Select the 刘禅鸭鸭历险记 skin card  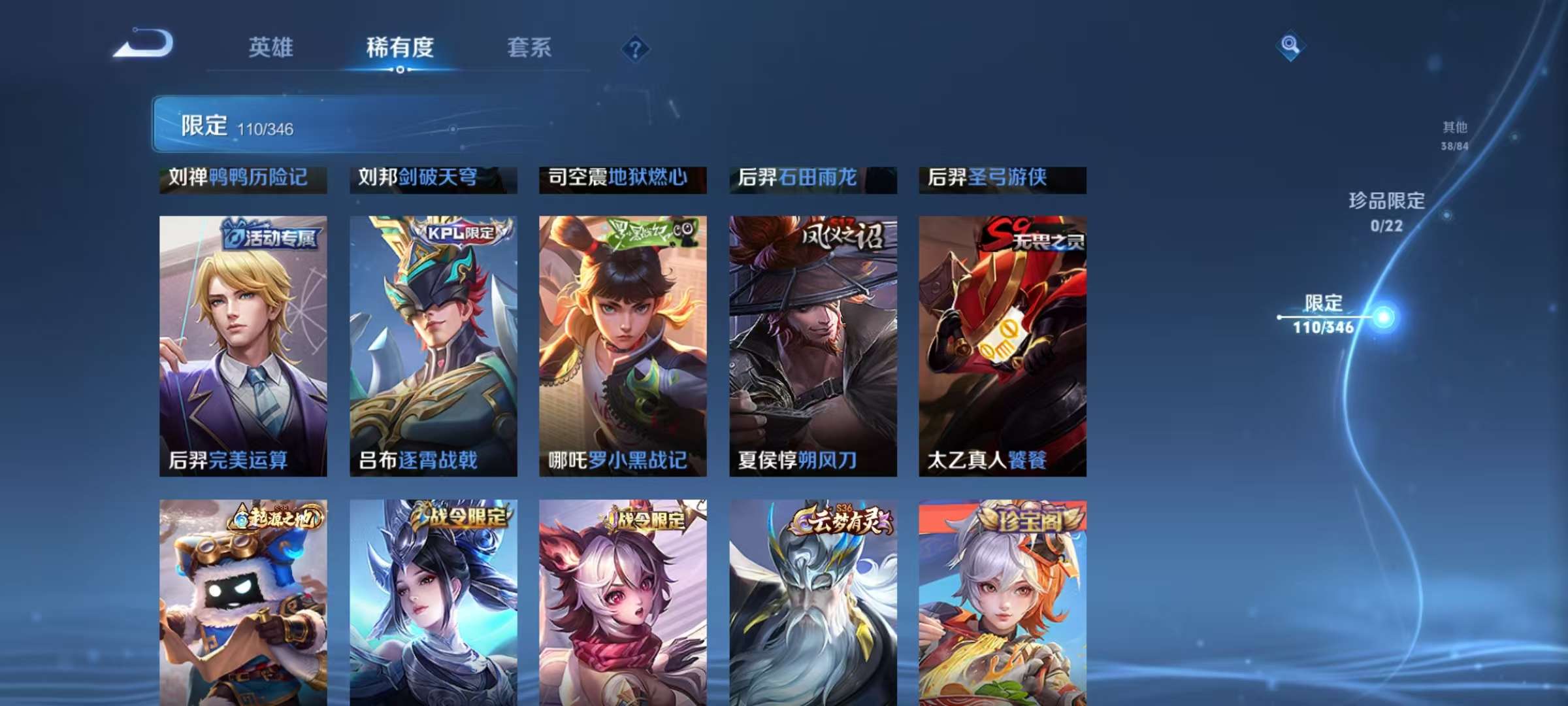coord(243,180)
